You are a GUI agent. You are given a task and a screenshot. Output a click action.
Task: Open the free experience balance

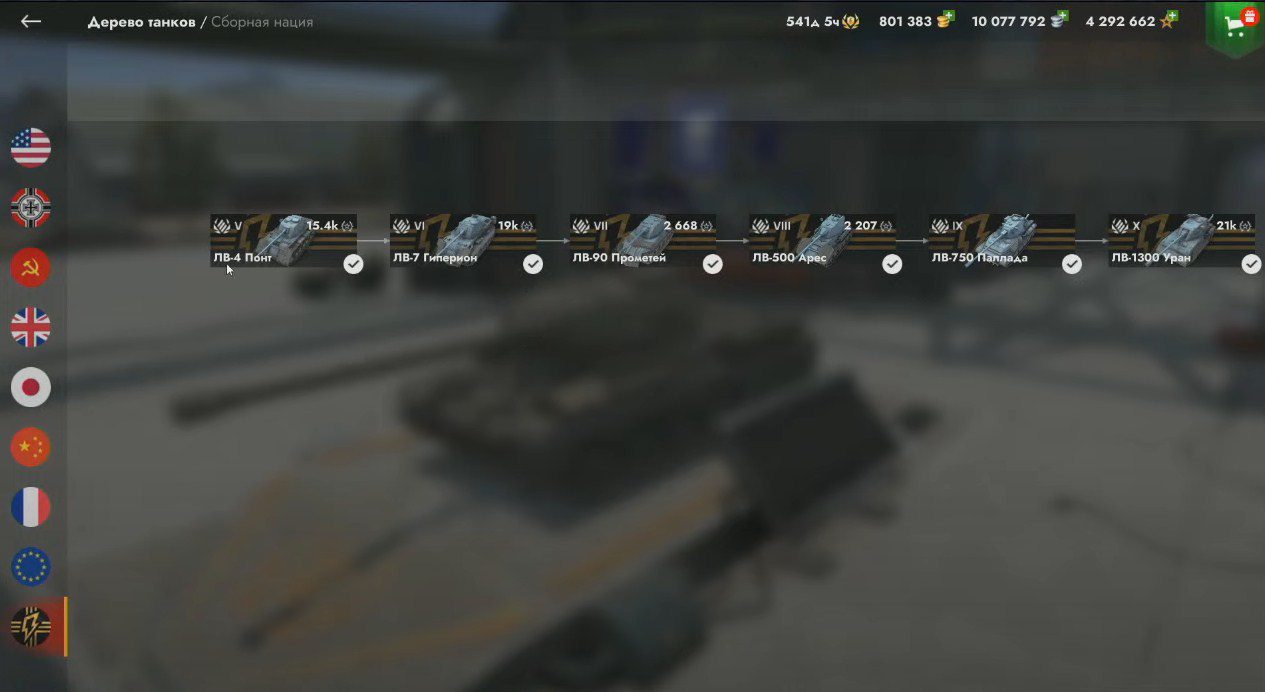pyautogui.click(x=1130, y=21)
